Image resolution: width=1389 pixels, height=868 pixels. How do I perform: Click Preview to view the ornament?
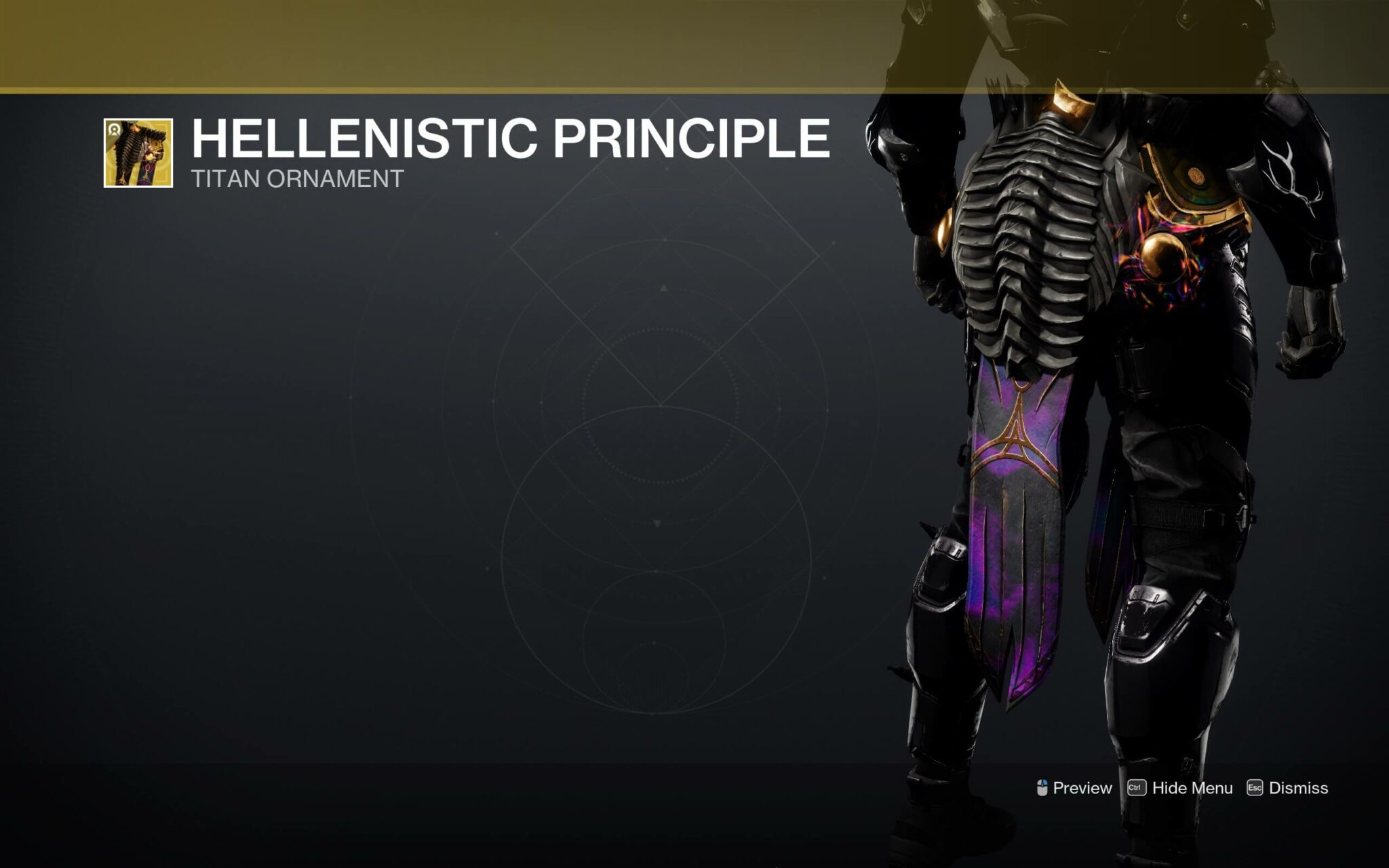tap(1082, 787)
